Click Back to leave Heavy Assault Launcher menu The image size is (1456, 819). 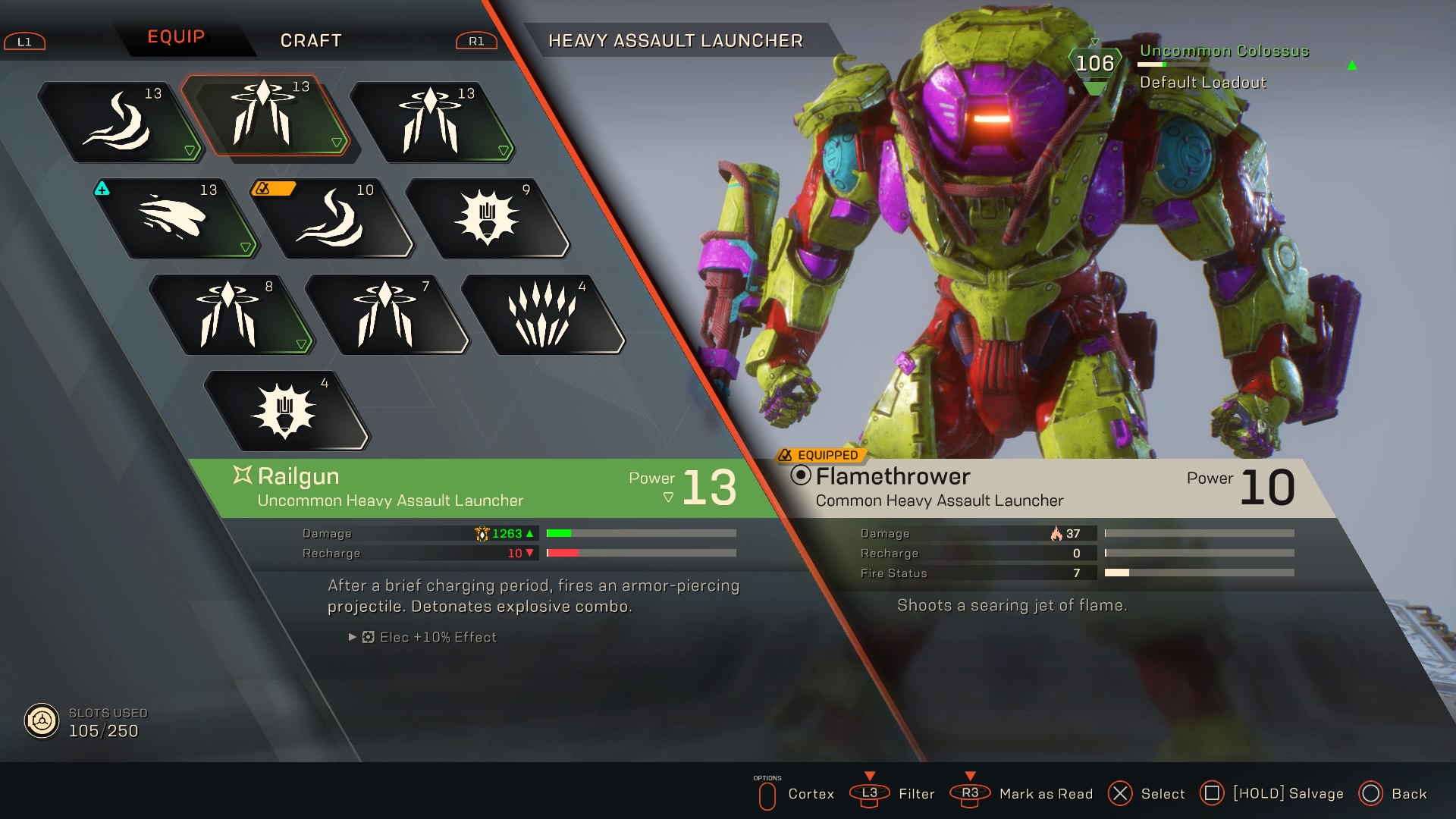(x=1371, y=794)
